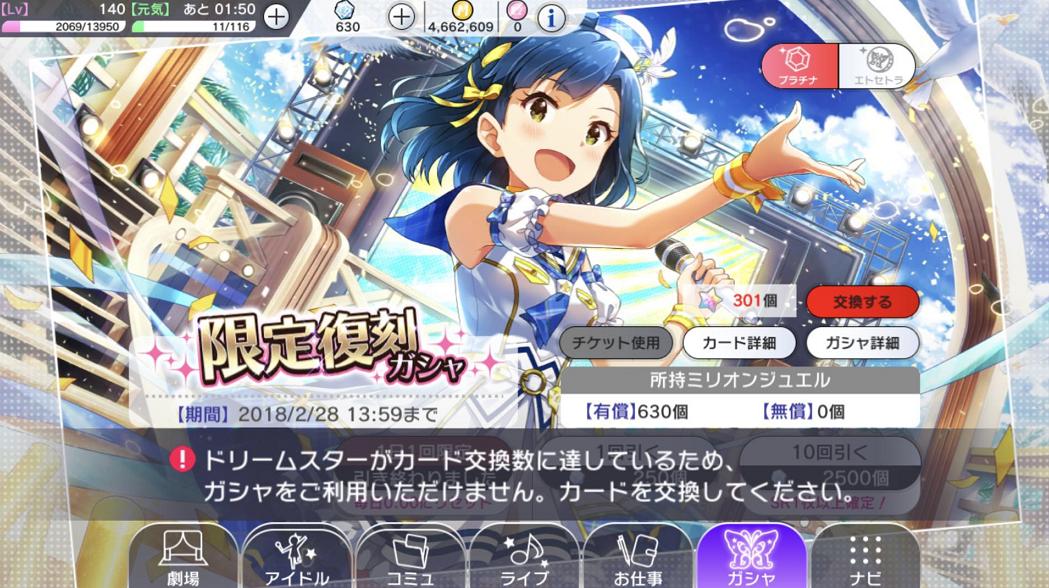The image size is (1049, 588).
Task: Switch to the プラチナ gacha tab
Action: (799, 66)
